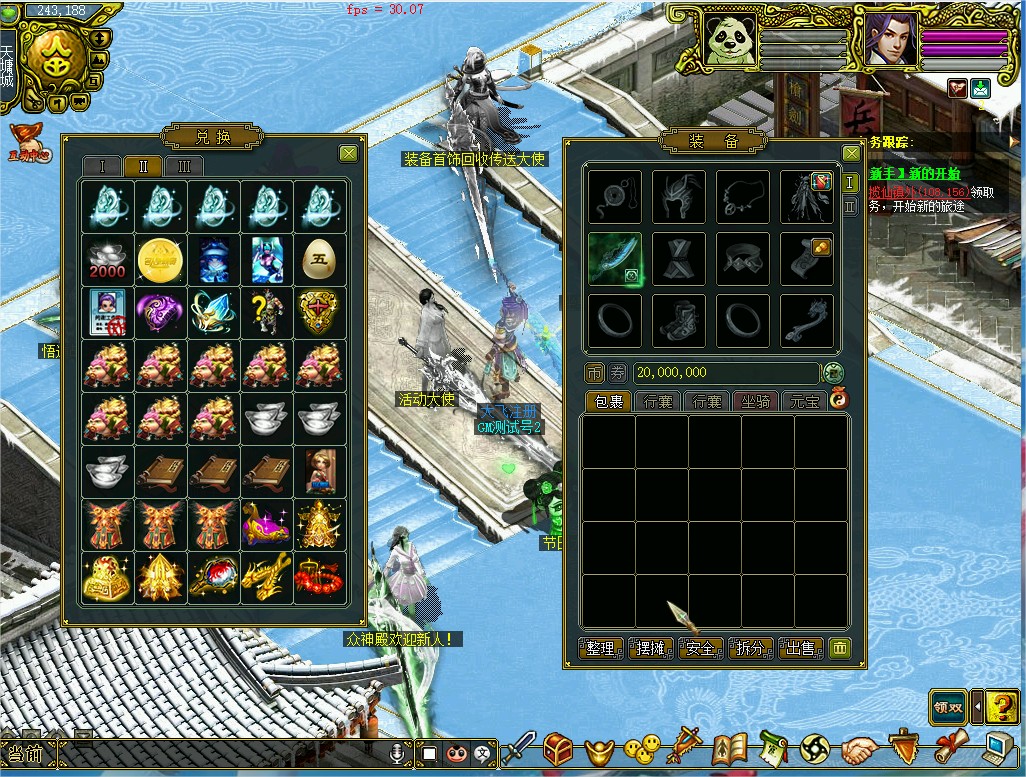The image size is (1026, 777).
Task: Click the 出售 sell button
Action: [x=800, y=648]
